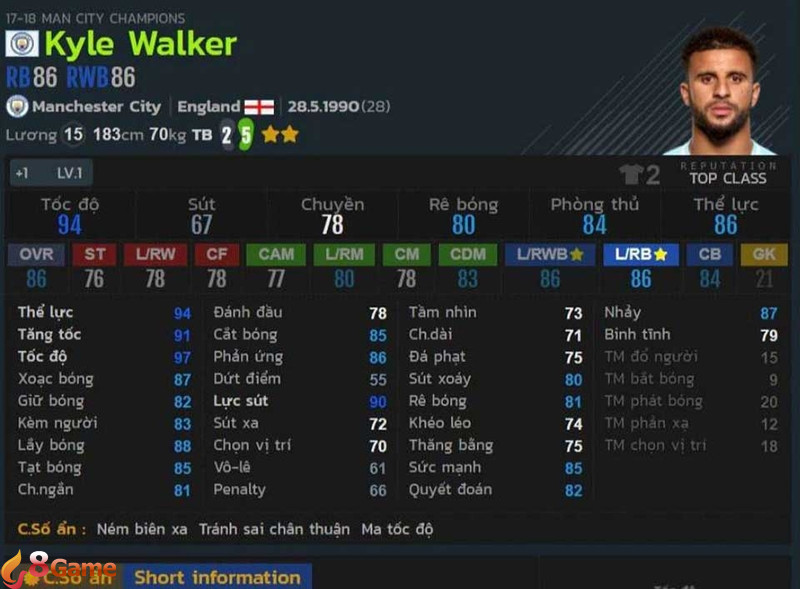The height and width of the screenshot is (589, 800).
Task: Choose the L/RWB position chip
Action: (x=550, y=254)
